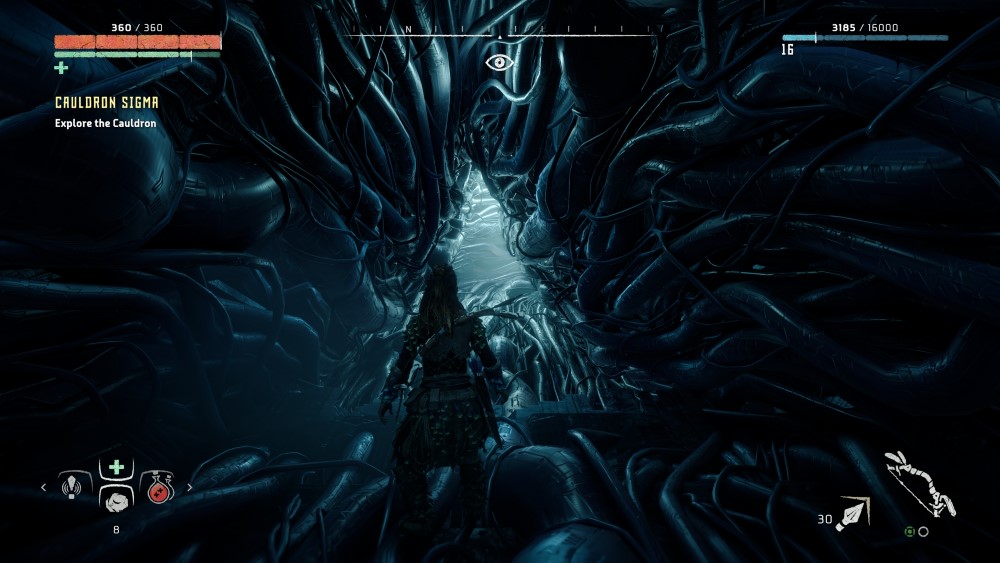
Task: Use the green cross medicine pouch slot
Action: 117,467
